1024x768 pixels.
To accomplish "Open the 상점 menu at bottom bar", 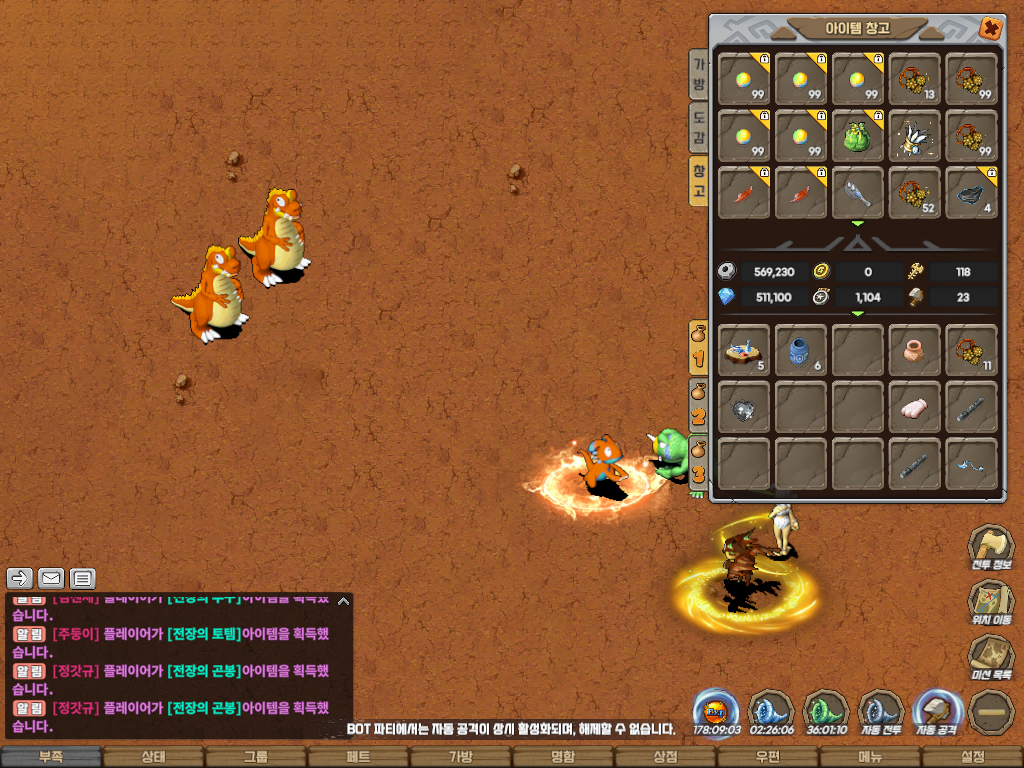I will [x=665, y=757].
